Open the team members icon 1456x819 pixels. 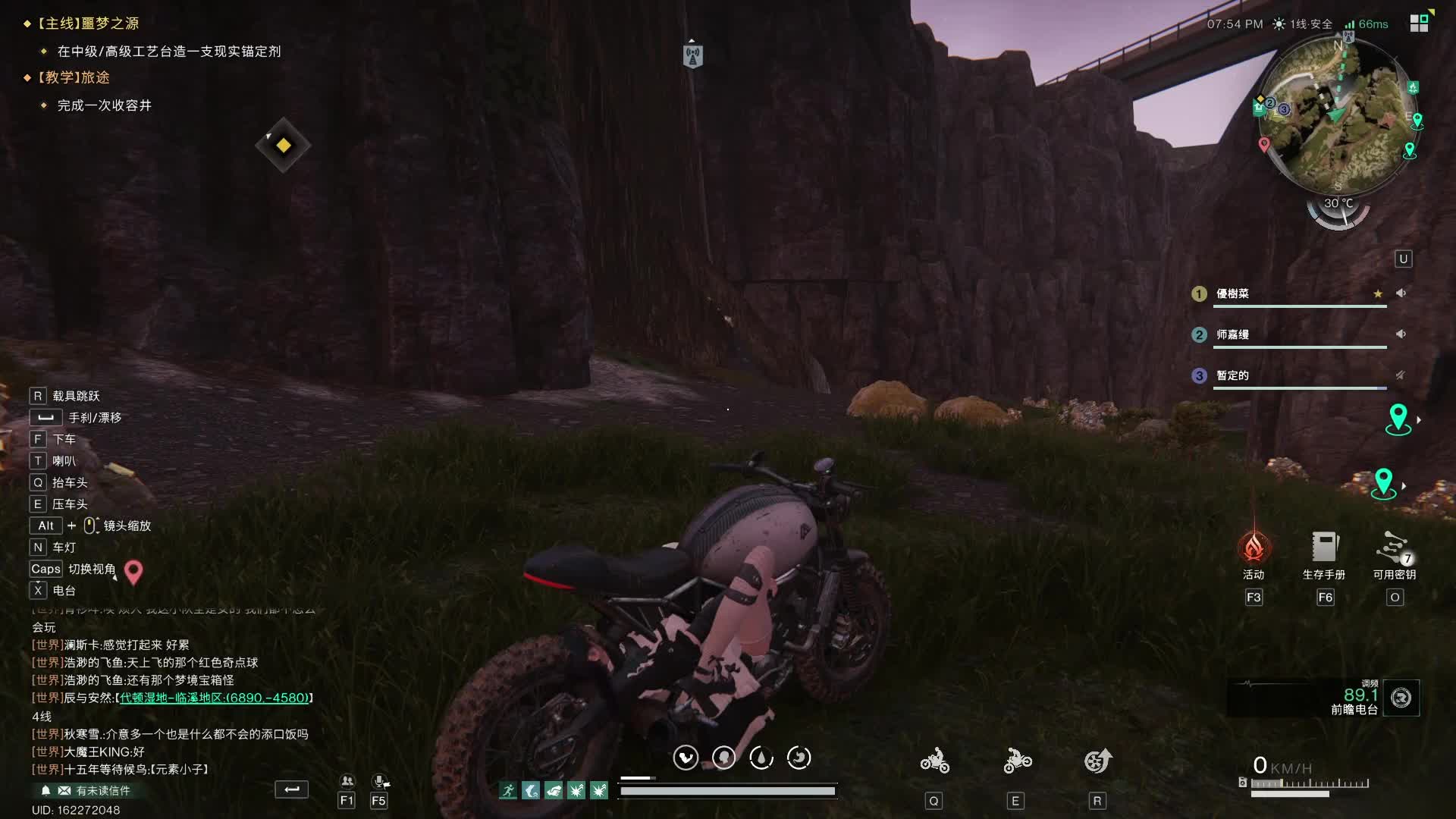tap(347, 781)
